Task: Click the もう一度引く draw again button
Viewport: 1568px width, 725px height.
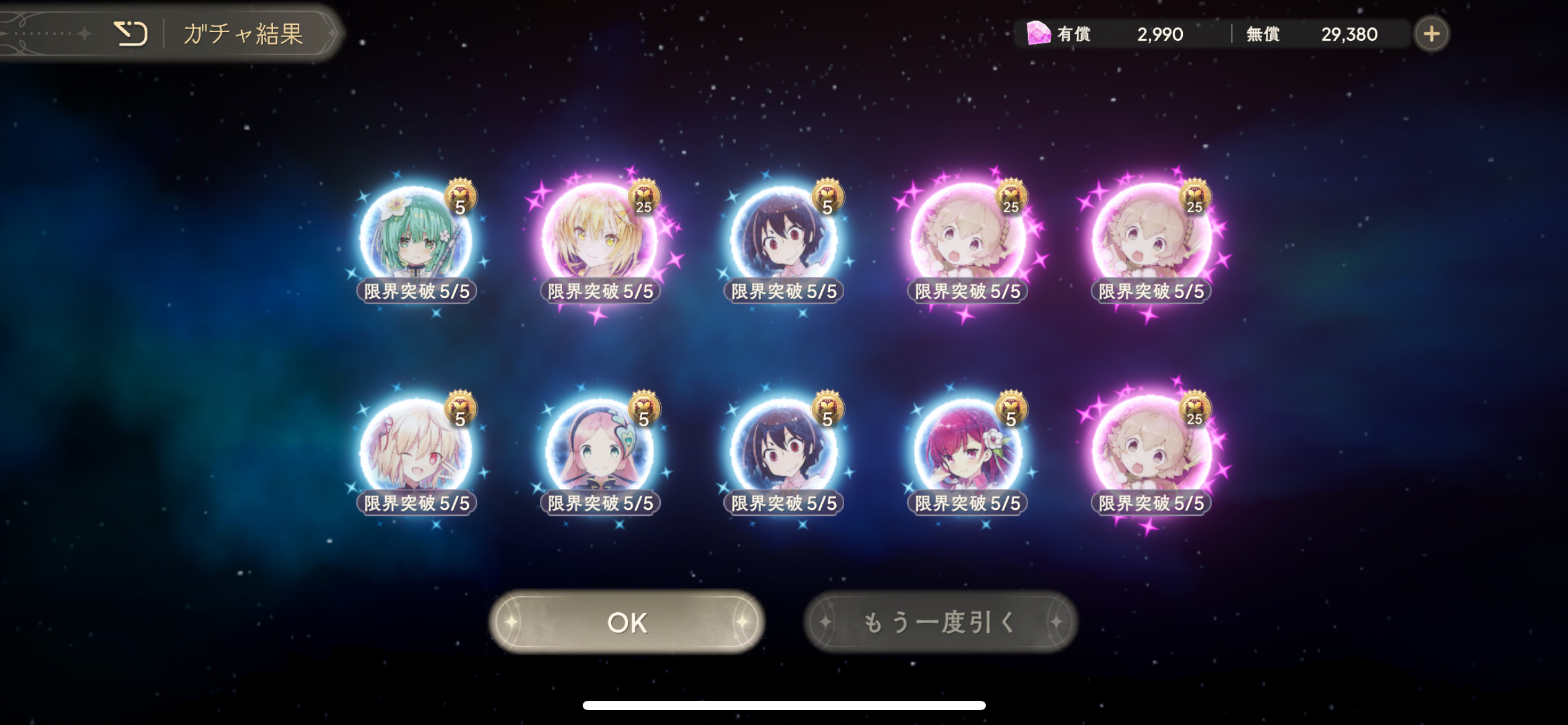Action: (940, 622)
